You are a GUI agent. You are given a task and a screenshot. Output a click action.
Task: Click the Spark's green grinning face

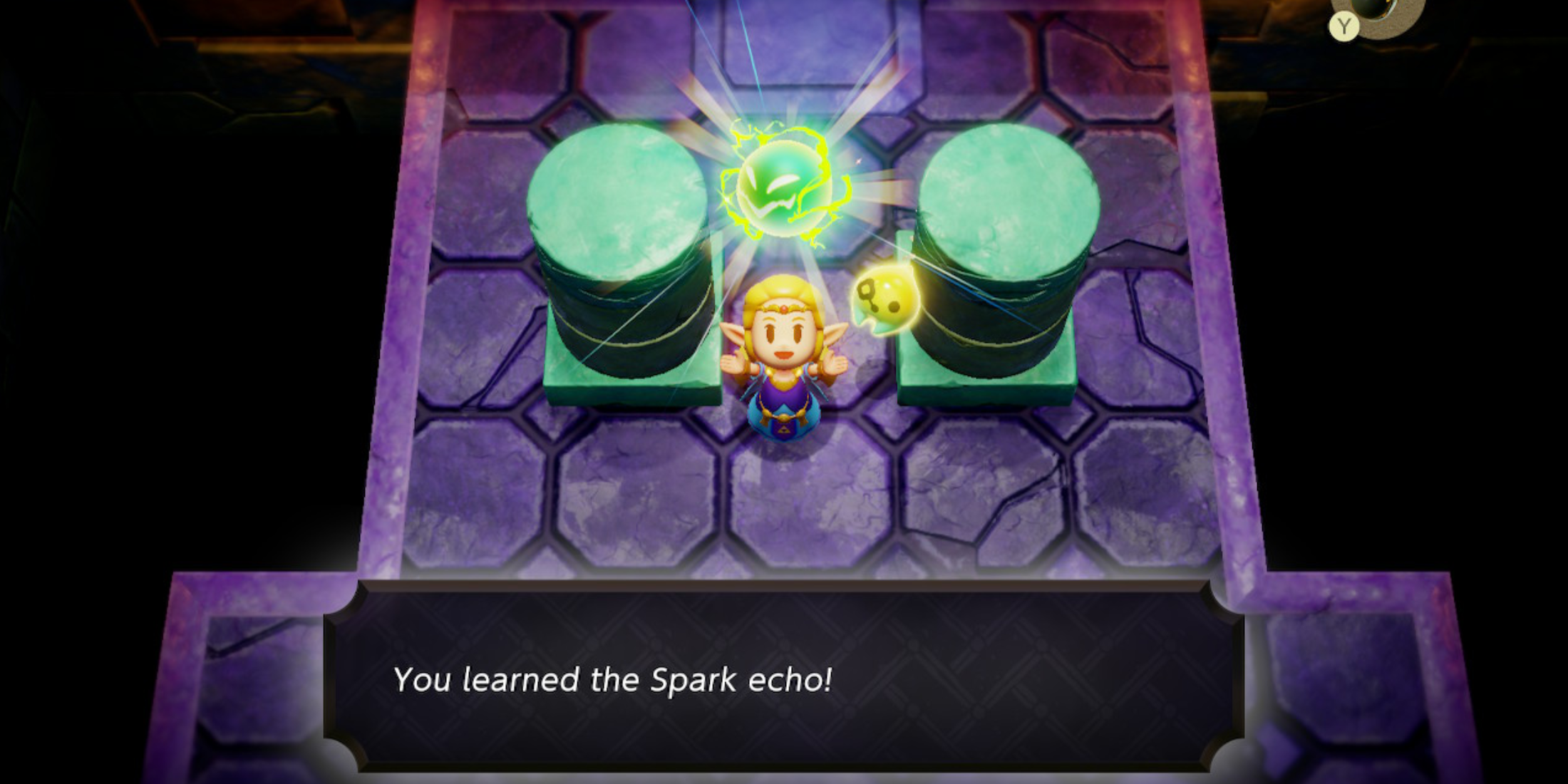[773, 187]
